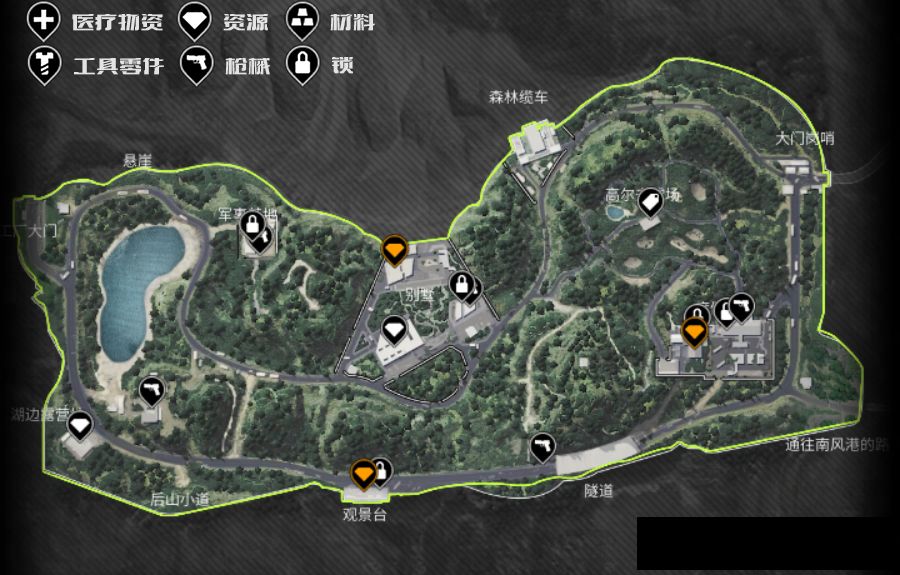Open the orange resource marker above the villa
The width and height of the screenshot is (900, 575).
(394, 248)
